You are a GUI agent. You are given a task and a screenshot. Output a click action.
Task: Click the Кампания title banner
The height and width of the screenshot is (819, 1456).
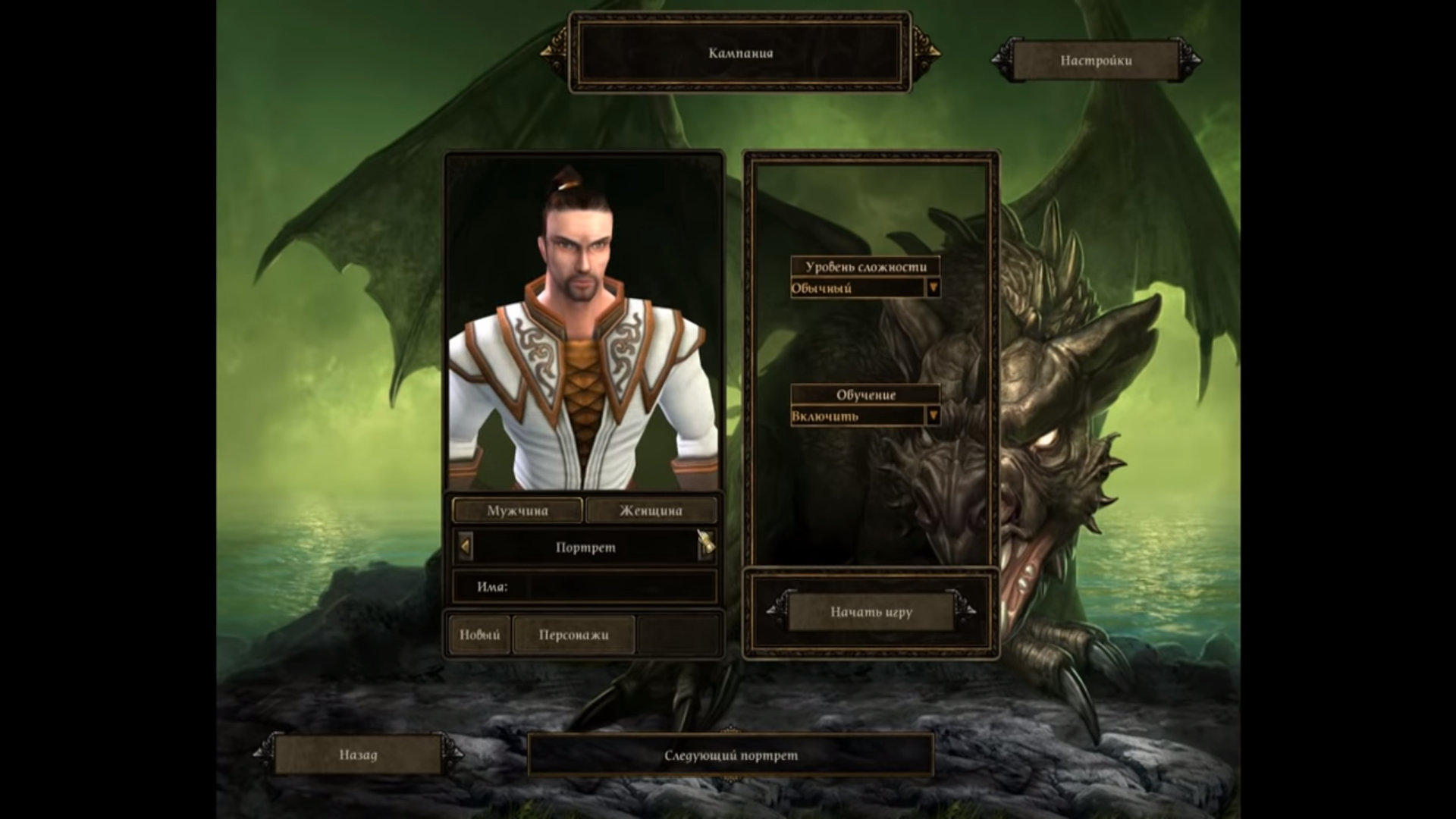[740, 53]
